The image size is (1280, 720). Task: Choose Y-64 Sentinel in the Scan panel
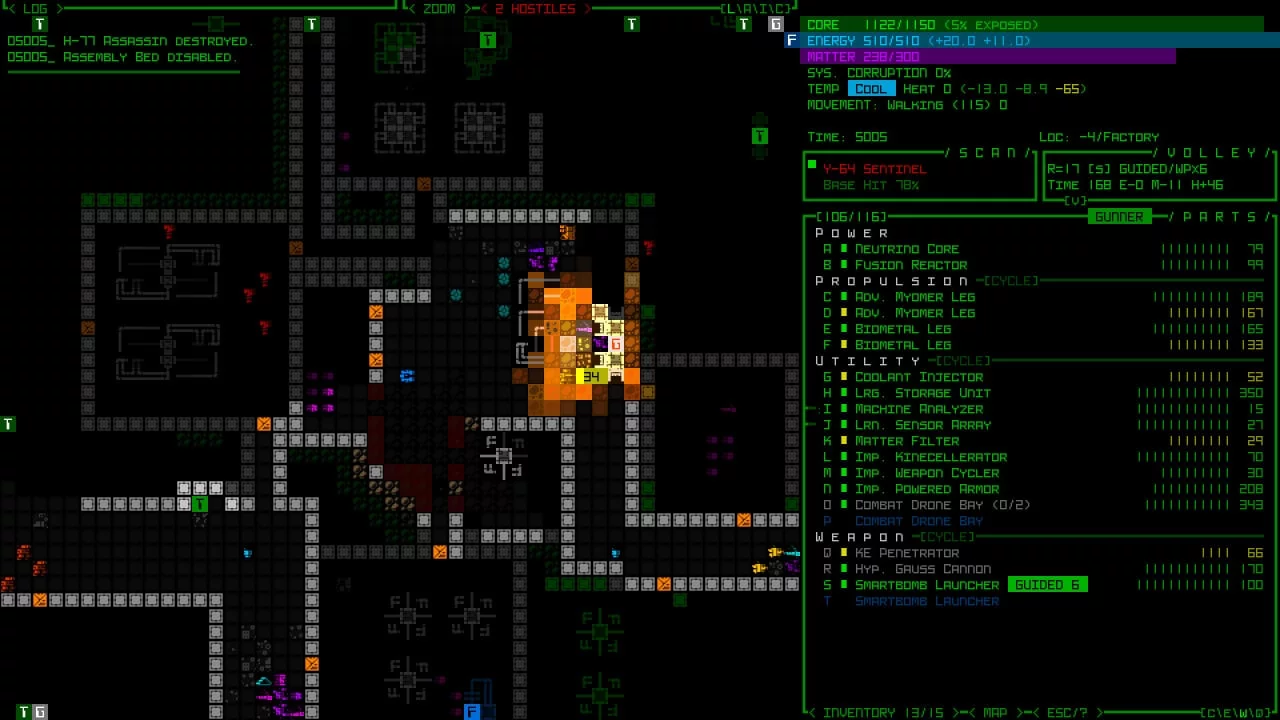click(x=874, y=169)
